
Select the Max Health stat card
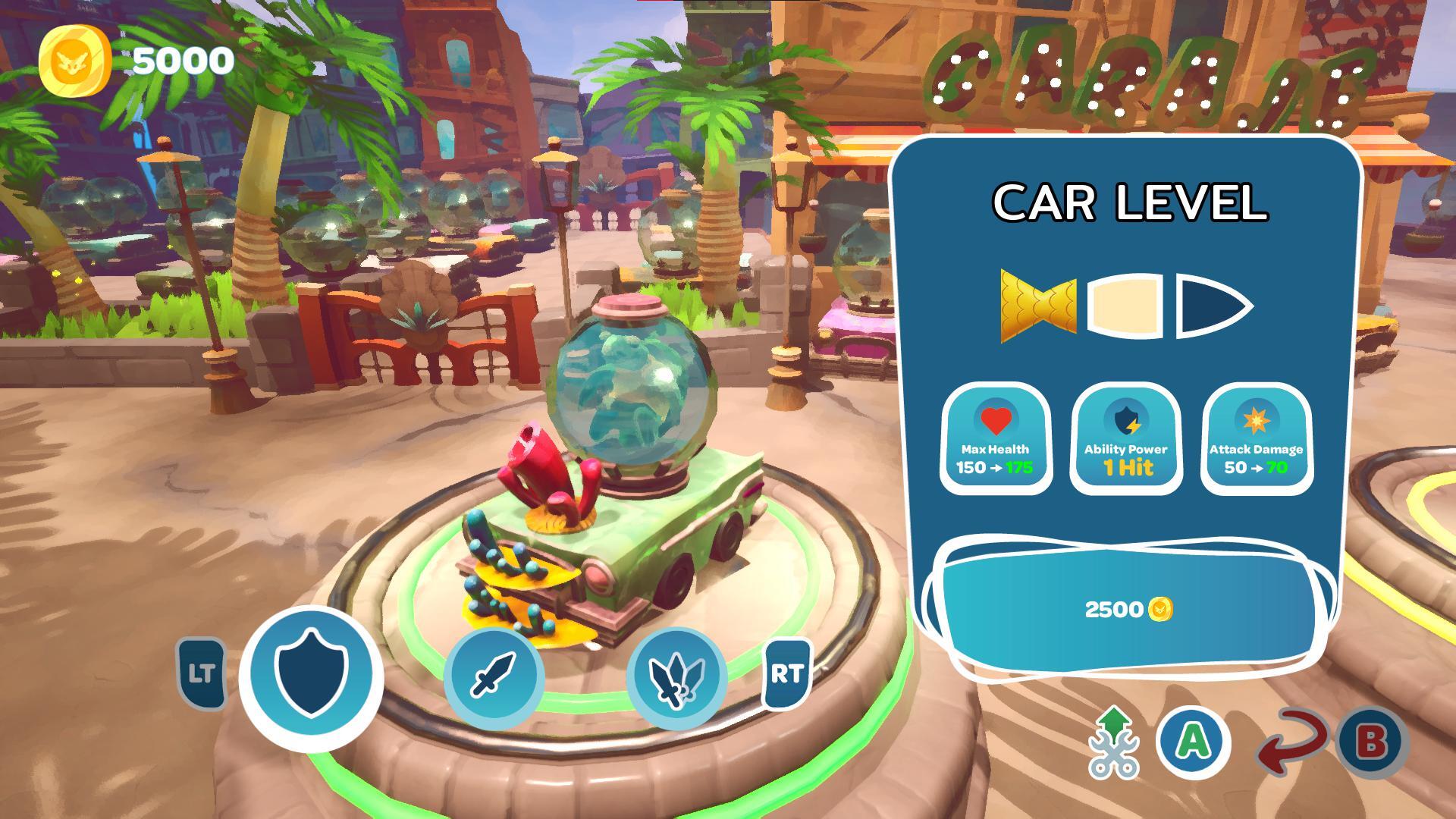click(995, 439)
